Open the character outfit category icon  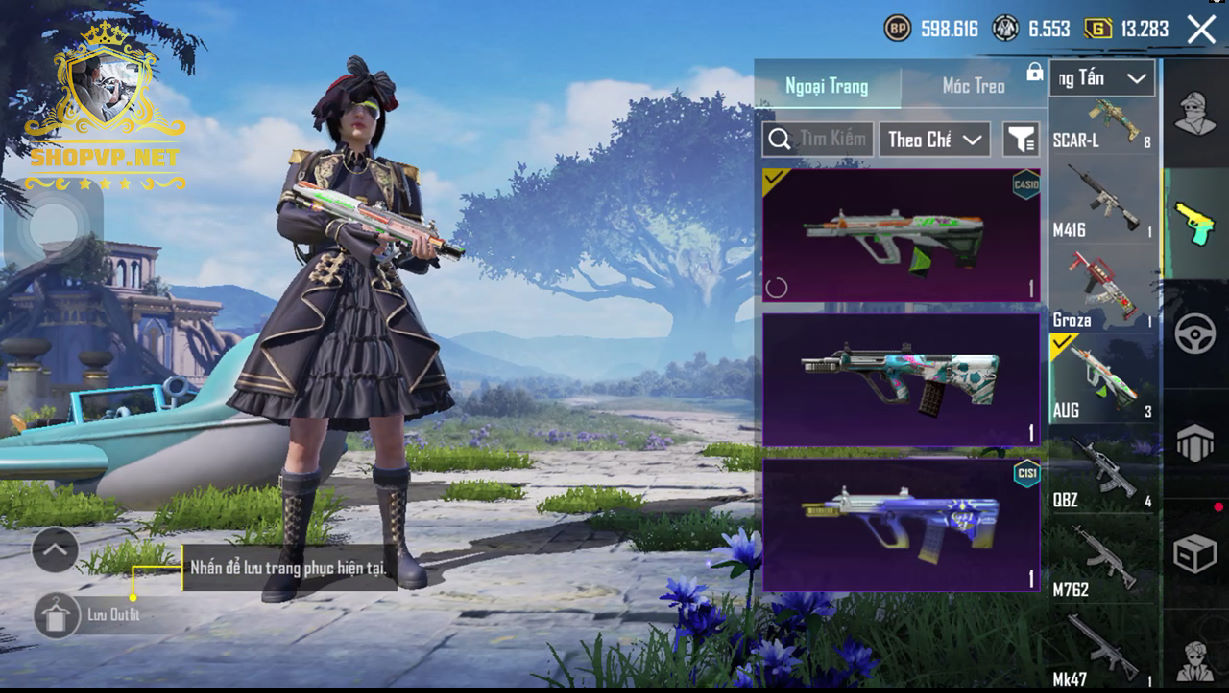(x=1195, y=113)
